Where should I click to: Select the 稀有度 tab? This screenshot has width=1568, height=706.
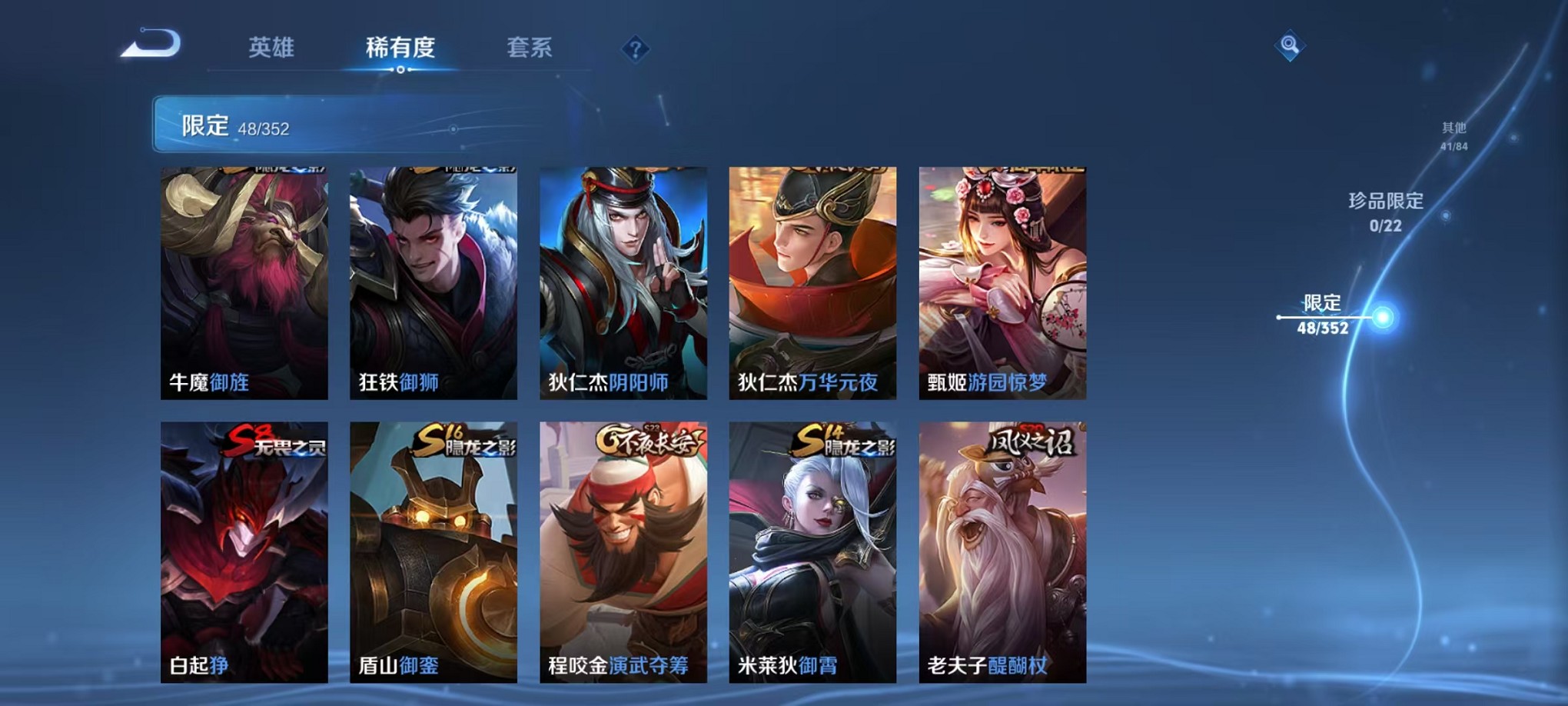pos(400,48)
